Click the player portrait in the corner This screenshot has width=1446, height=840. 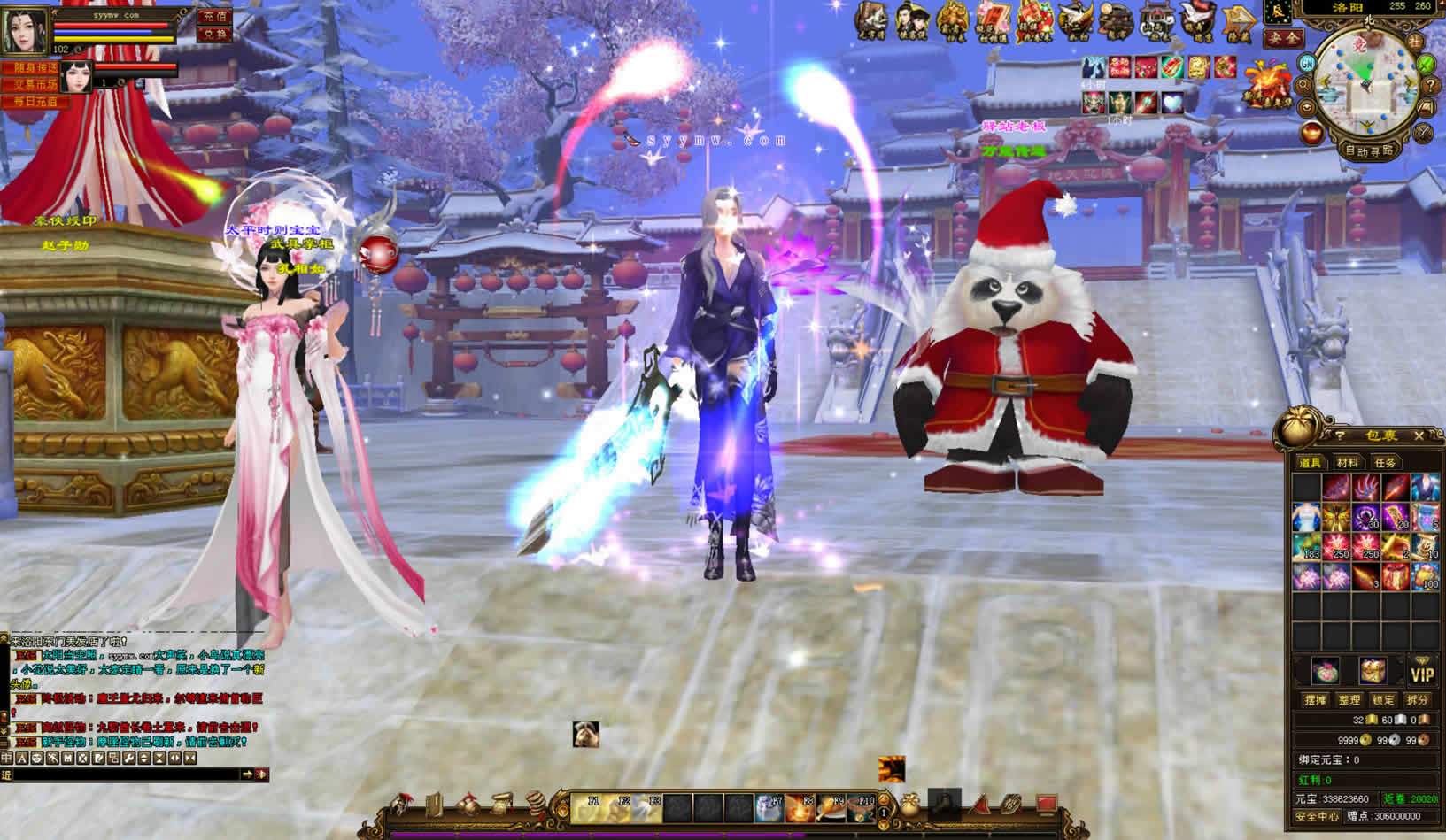[26, 29]
